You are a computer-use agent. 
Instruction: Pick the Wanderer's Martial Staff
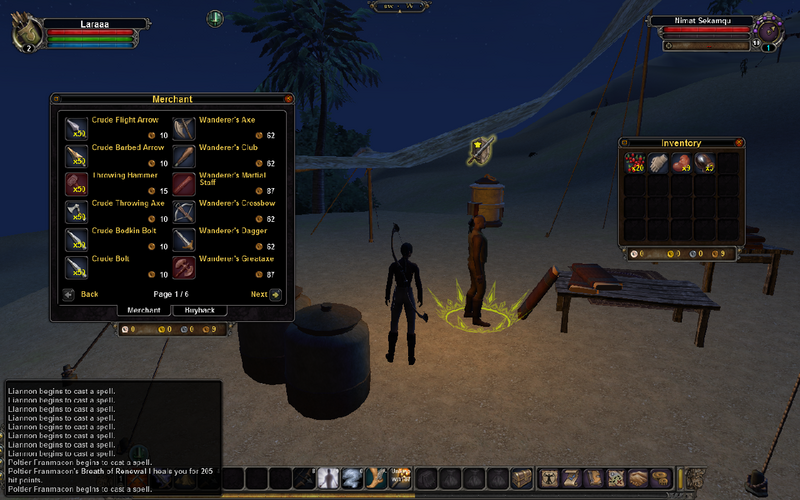click(x=185, y=184)
